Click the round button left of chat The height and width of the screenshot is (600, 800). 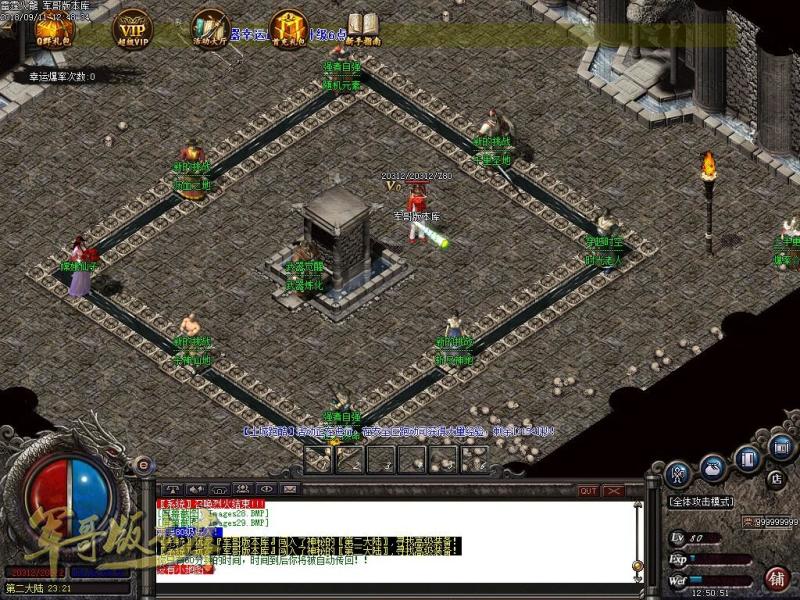(145, 464)
